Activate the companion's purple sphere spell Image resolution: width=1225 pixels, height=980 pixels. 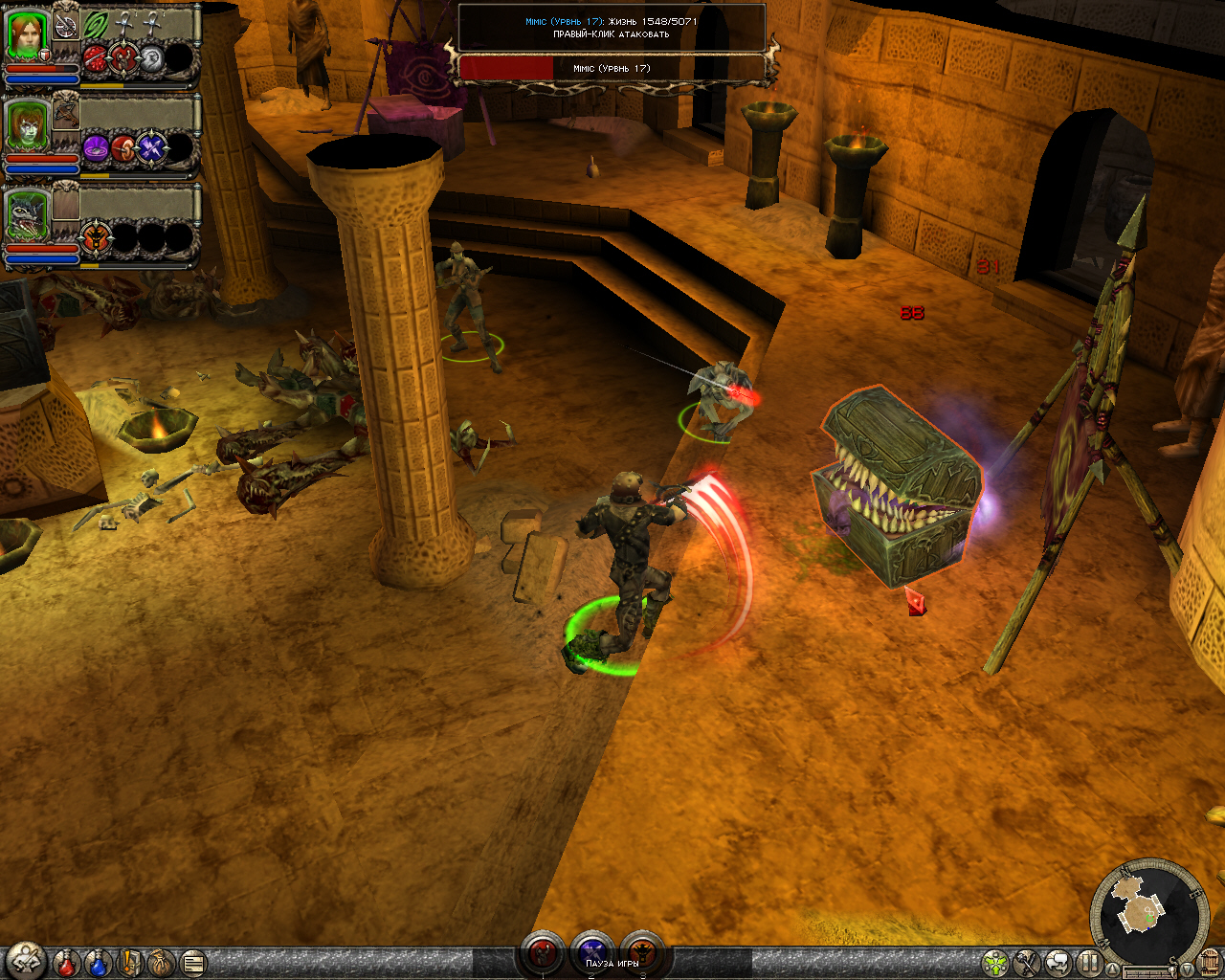[x=97, y=149]
